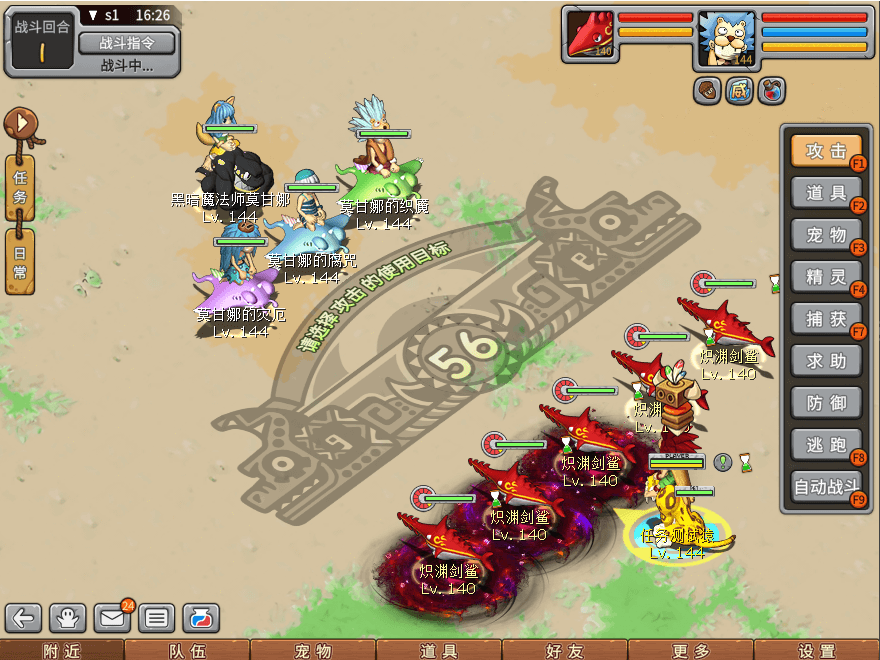Open the mail envelope with 24 notifications

(112, 618)
